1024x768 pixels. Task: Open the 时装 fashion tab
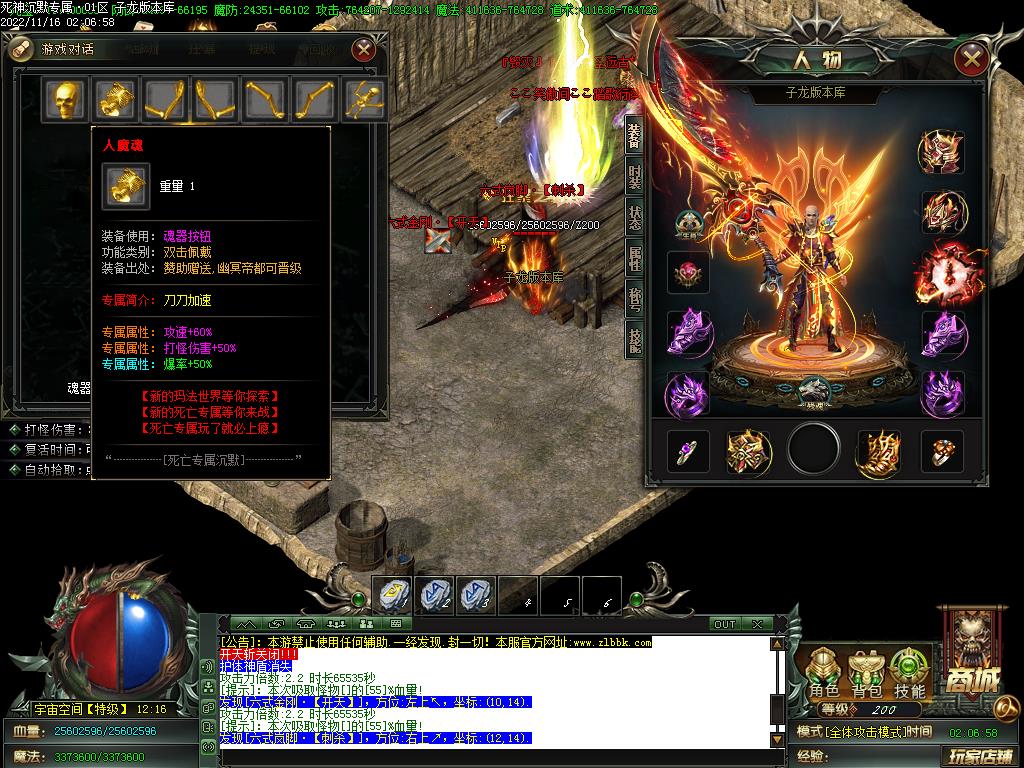634,177
